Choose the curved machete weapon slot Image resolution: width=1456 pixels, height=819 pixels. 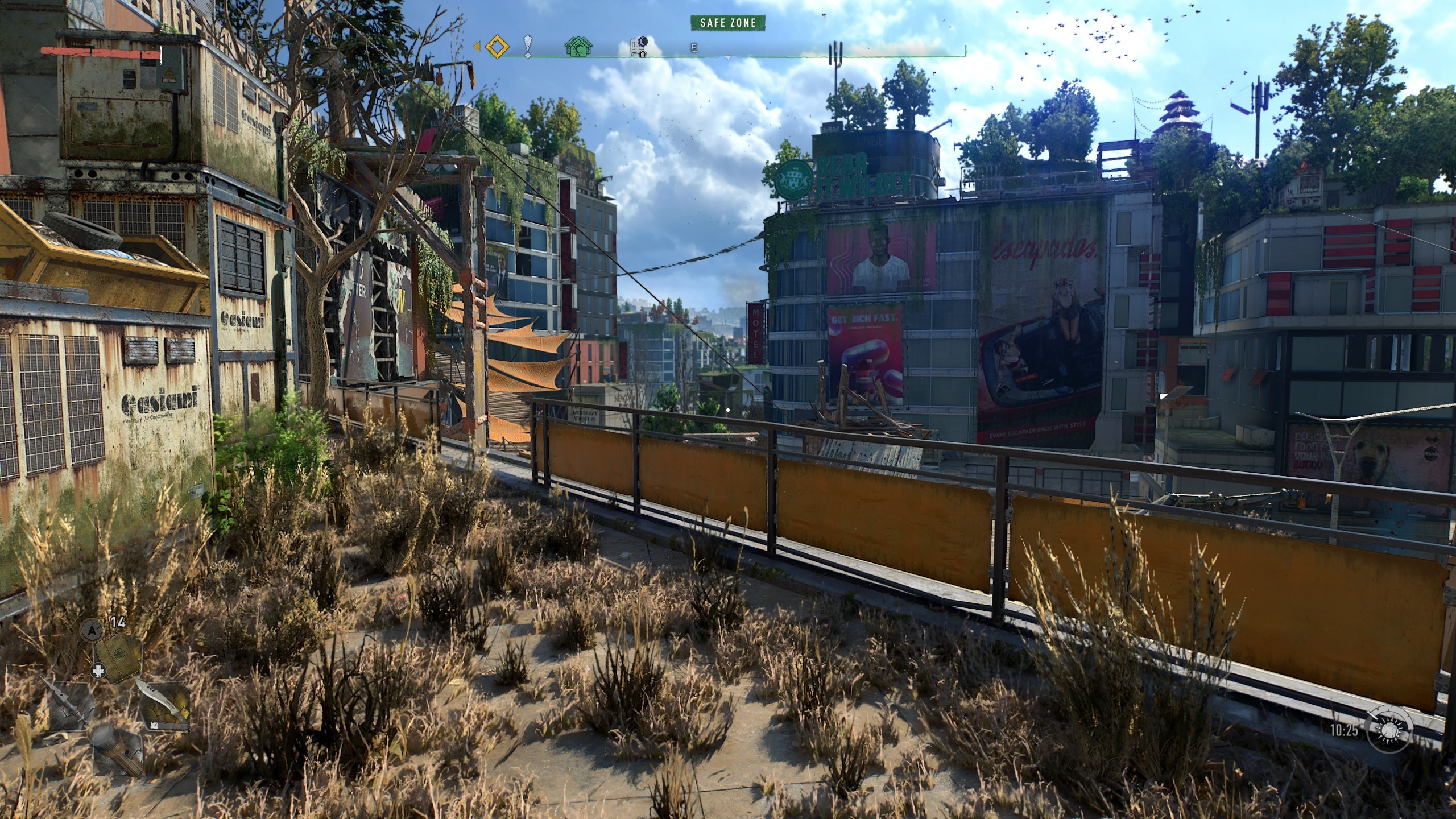[165, 706]
